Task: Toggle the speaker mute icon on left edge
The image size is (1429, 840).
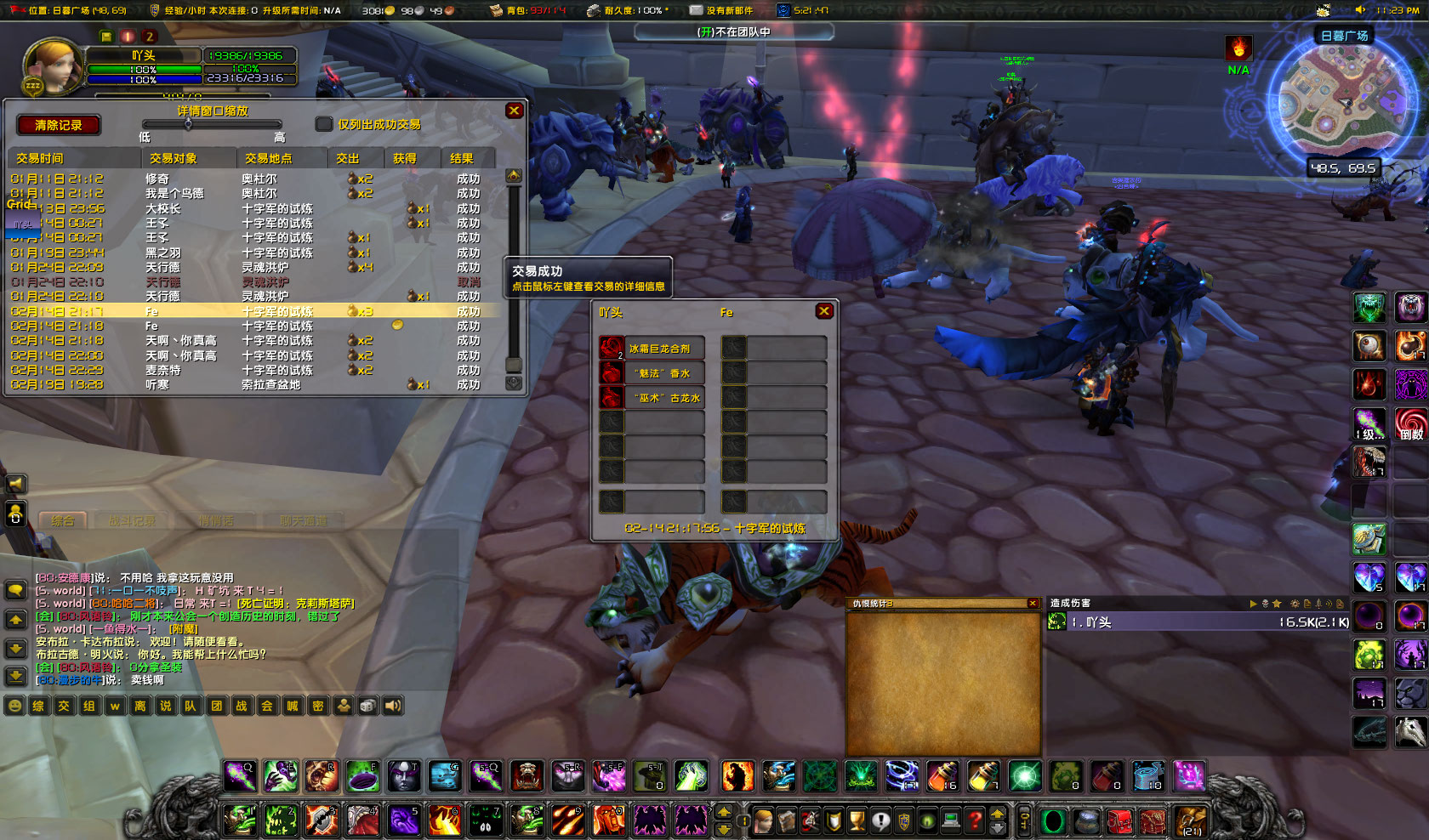Action: click(14, 483)
